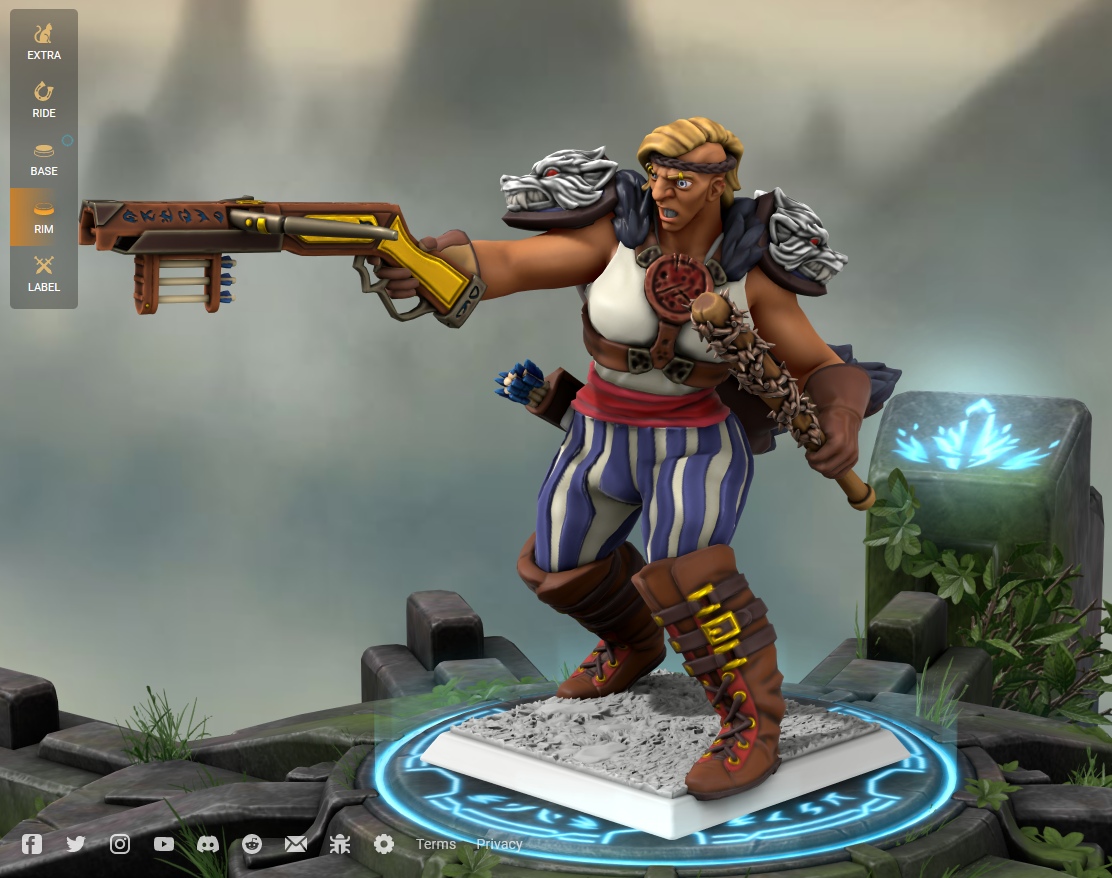This screenshot has height=878, width=1112.
Task: Open the Label tab
Action: pyautogui.click(x=44, y=275)
